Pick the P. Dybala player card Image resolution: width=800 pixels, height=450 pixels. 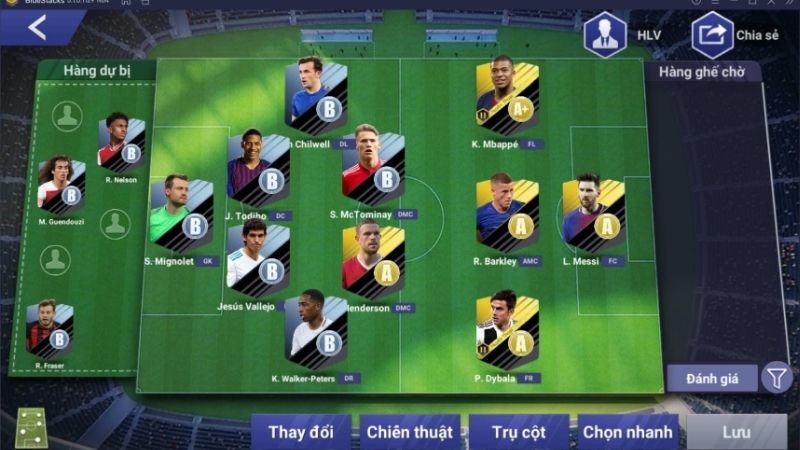click(x=507, y=328)
